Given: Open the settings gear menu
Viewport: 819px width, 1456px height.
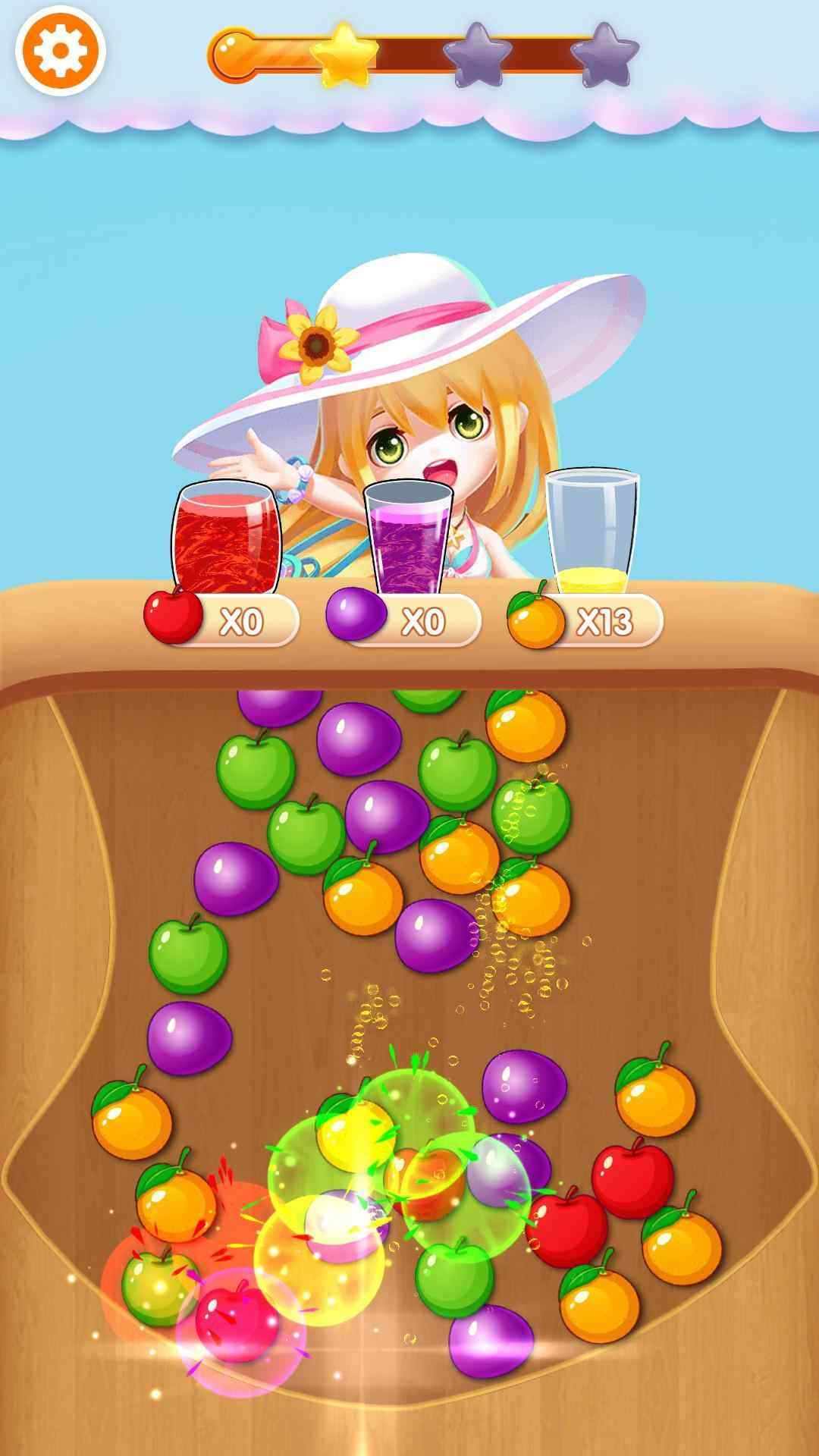Looking at the screenshot, I should tap(60, 51).
